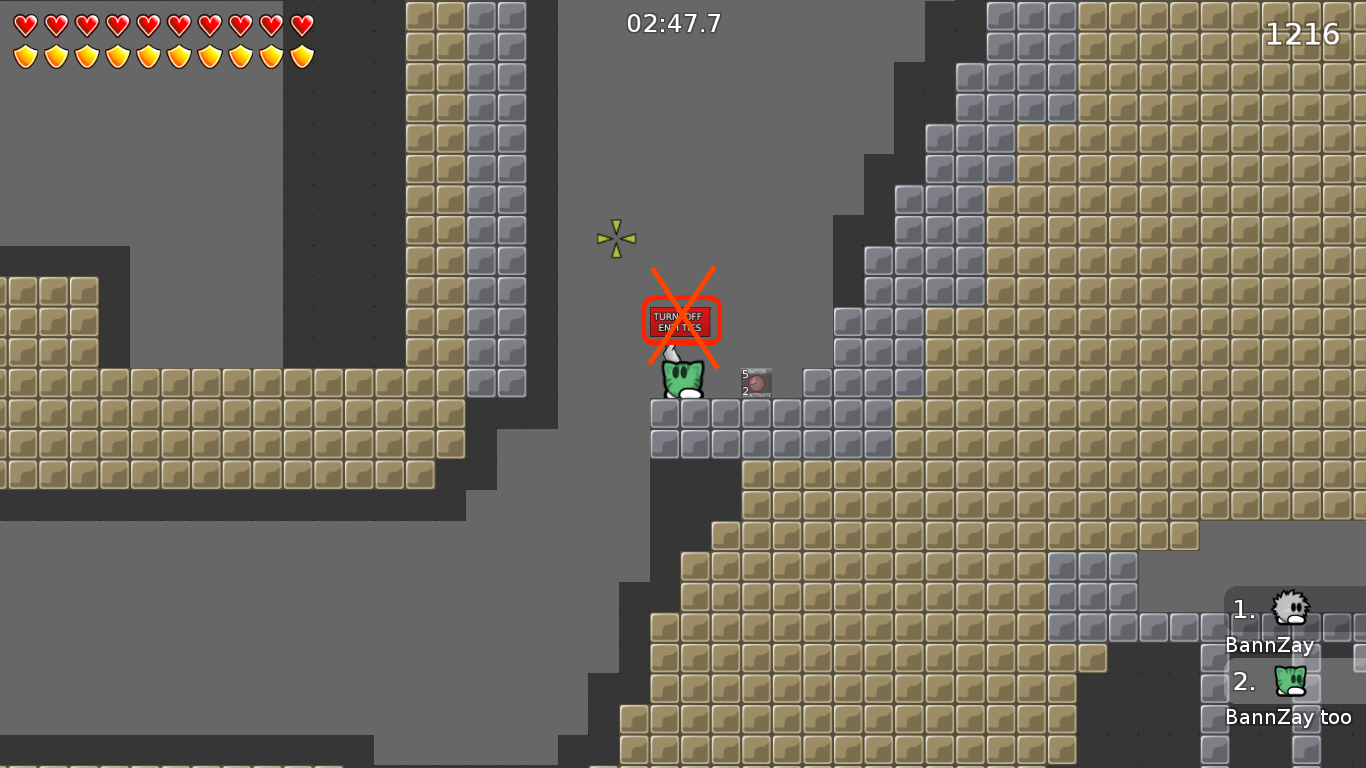The image size is (1366, 768).
Task: Select the rank 1 scoreboard row
Action: pyautogui.click(x=1280, y=620)
